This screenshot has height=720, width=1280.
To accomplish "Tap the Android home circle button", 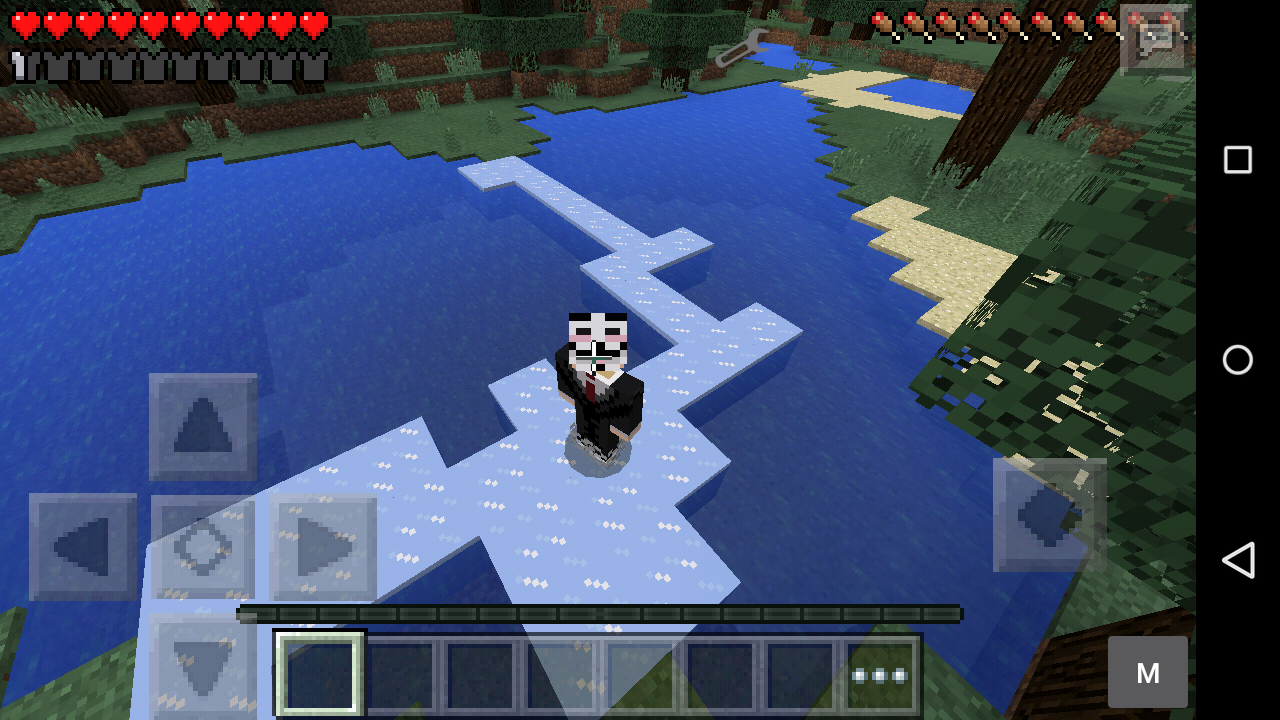I will [x=1237, y=360].
